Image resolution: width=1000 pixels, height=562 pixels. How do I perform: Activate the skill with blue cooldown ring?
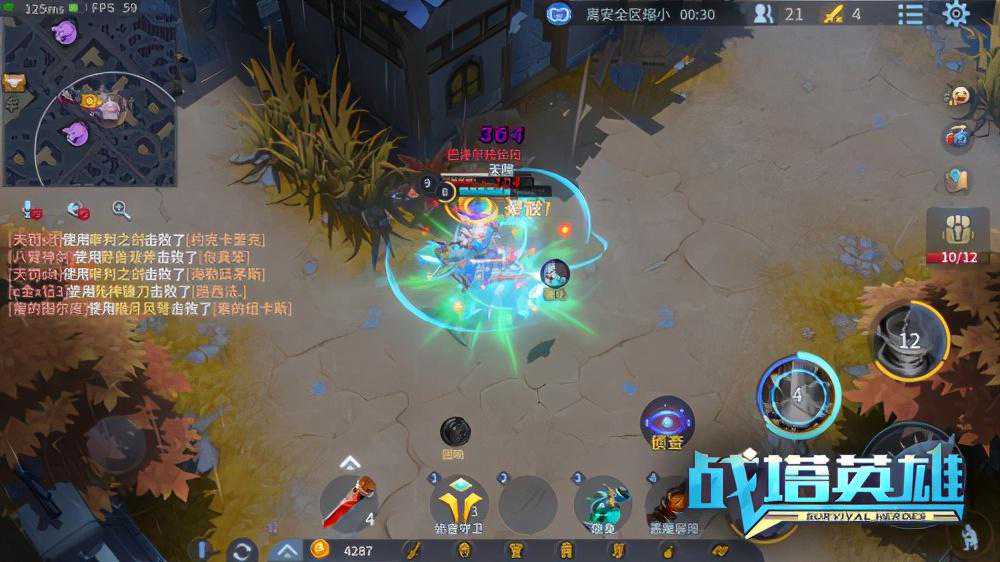tap(797, 393)
